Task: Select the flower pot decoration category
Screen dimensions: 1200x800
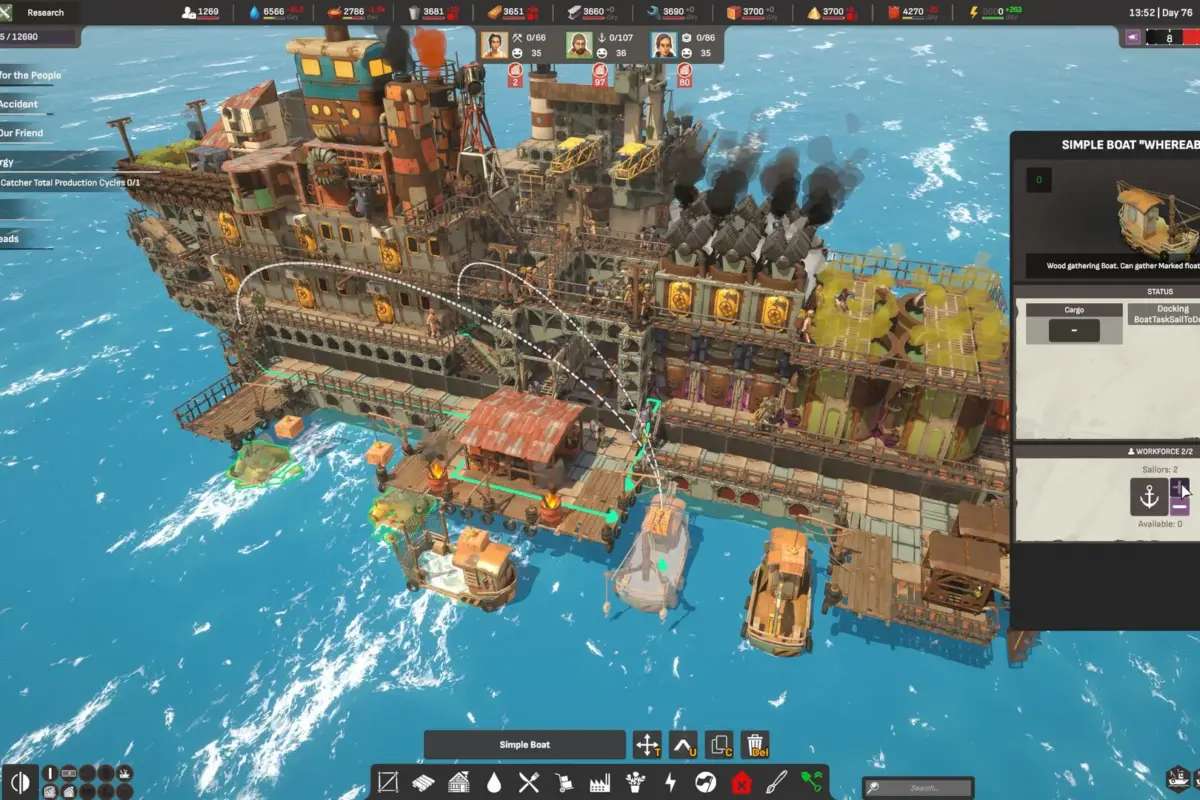Action: pos(635,782)
